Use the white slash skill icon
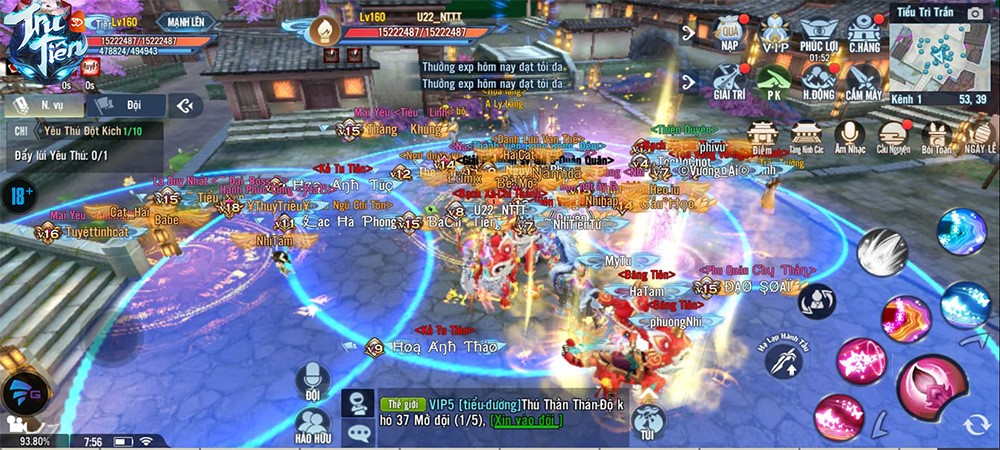The image size is (1000, 450). coord(882,251)
